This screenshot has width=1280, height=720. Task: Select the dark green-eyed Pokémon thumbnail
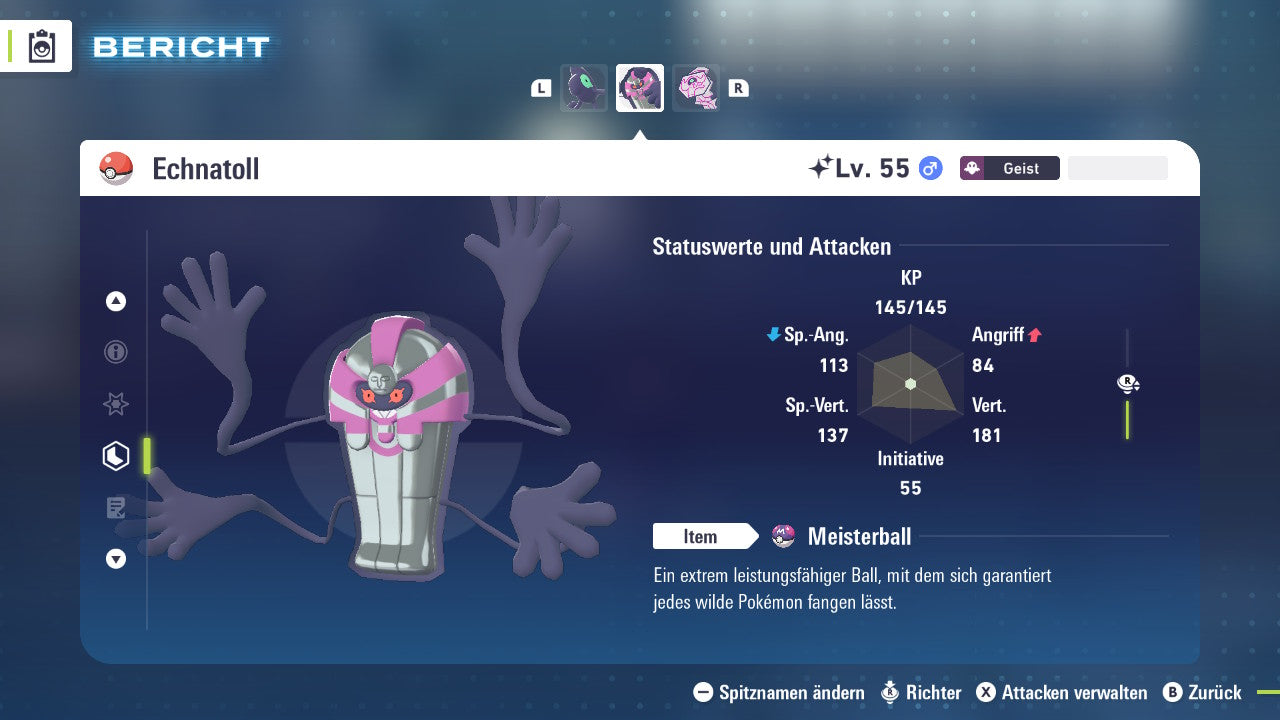pyautogui.click(x=584, y=88)
